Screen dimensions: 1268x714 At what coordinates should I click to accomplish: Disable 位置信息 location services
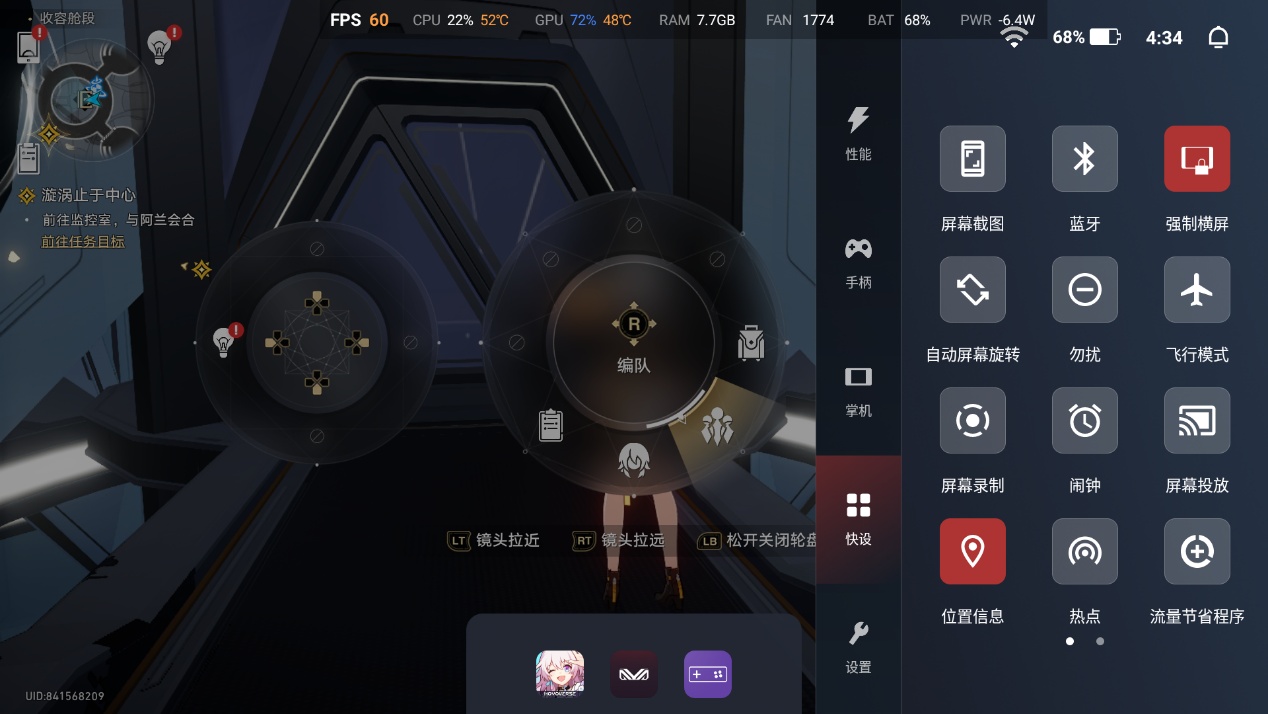972,552
